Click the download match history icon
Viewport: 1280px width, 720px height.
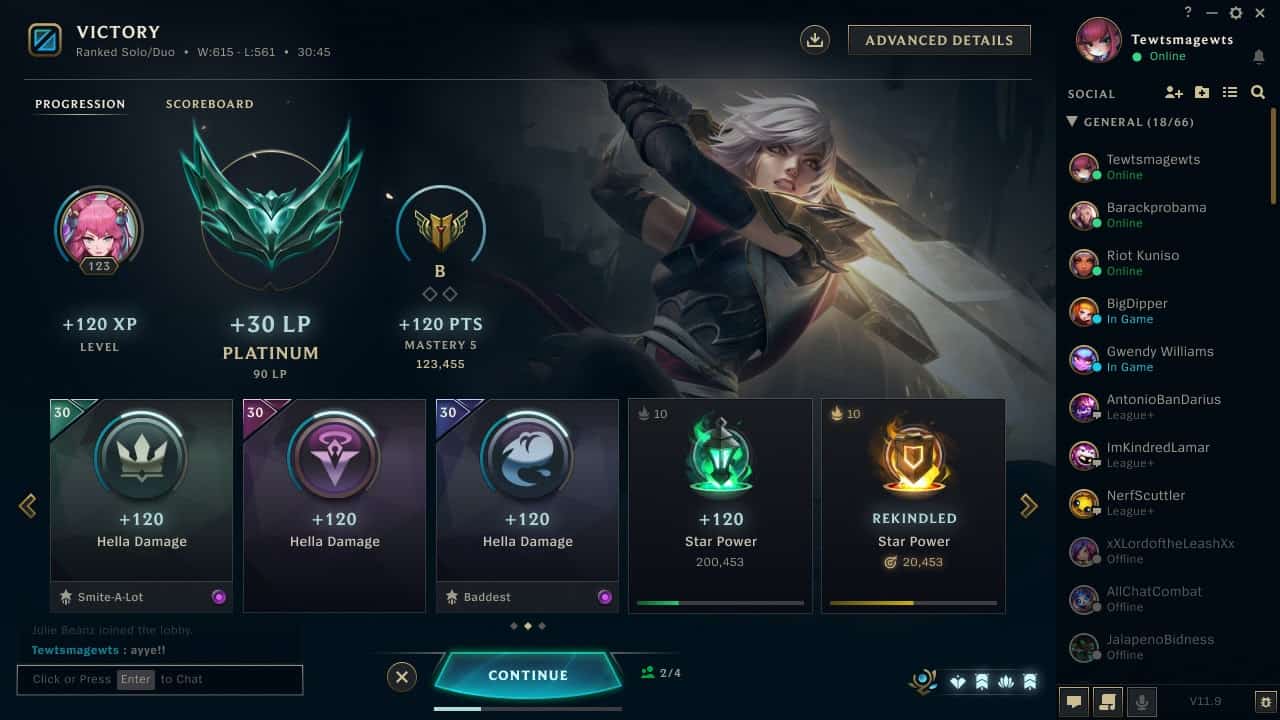pyautogui.click(x=814, y=39)
